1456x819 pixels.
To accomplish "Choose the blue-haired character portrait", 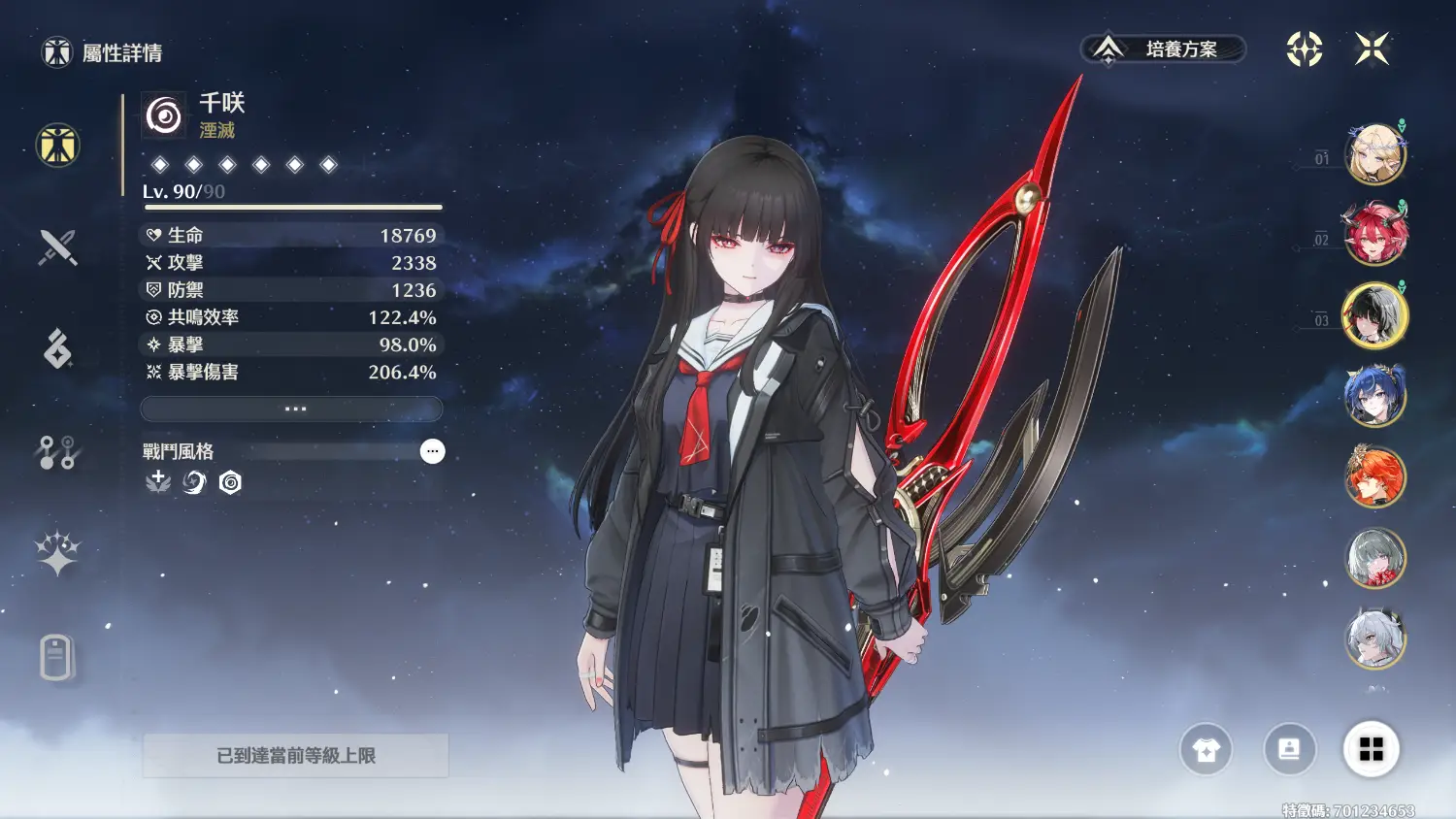I will pos(1374,396).
